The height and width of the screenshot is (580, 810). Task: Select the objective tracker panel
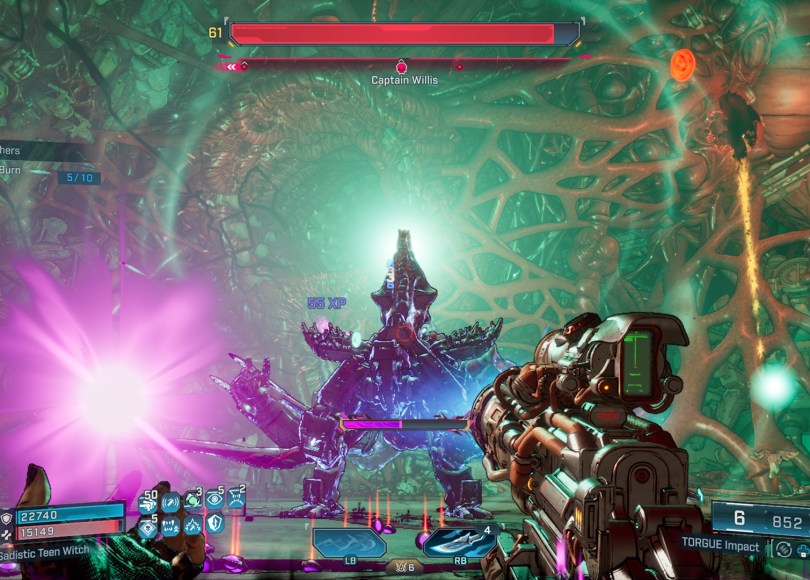click(45, 162)
